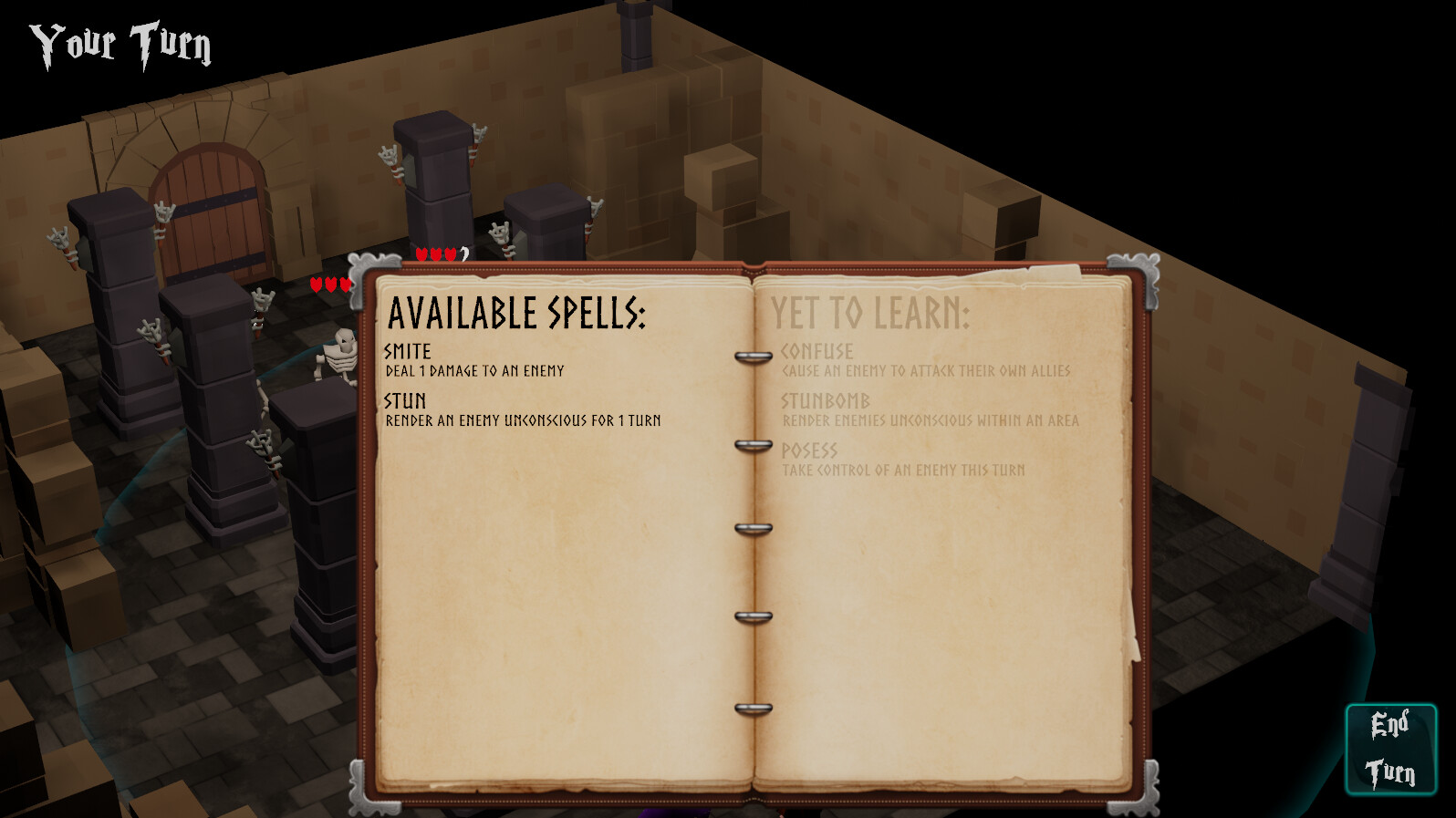Screen dimensions: 1456x818
Task: Click the greyed-out Confuse spell
Action: pos(816,351)
